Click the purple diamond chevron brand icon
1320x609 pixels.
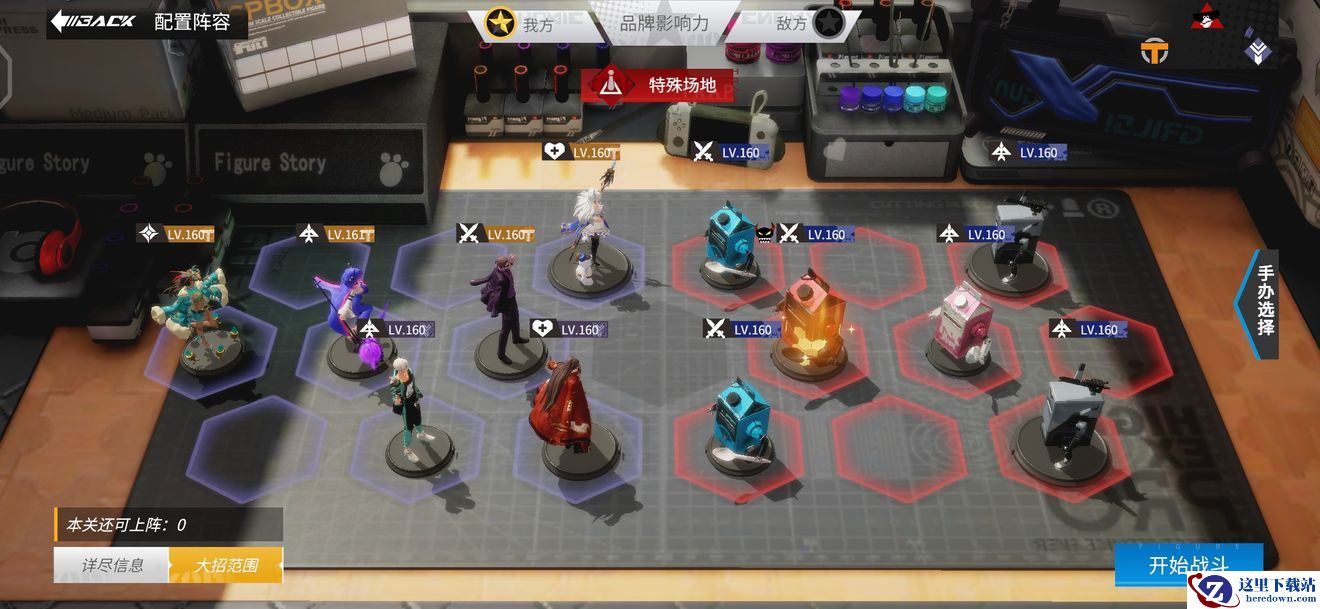[1258, 50]
